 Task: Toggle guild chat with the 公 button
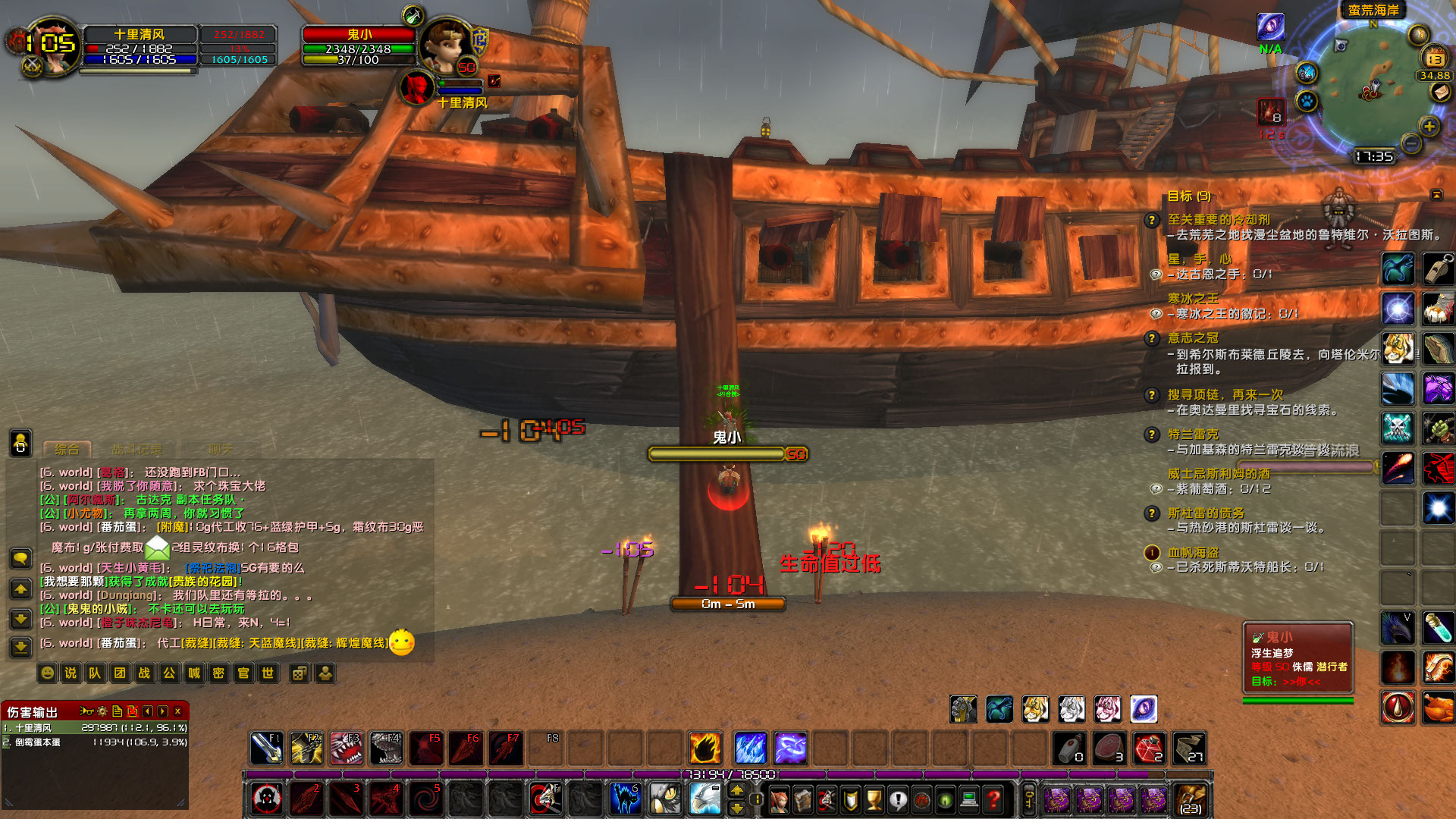pyautogui.click(x=169, y=673)
